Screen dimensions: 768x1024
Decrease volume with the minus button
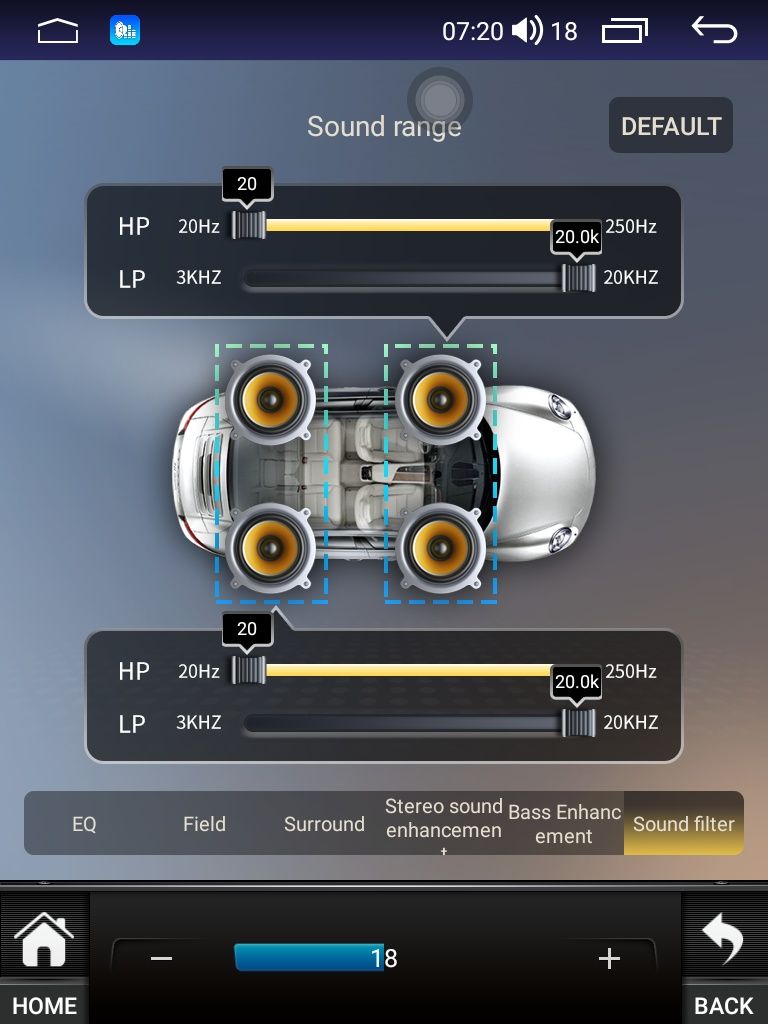[162, 958]
